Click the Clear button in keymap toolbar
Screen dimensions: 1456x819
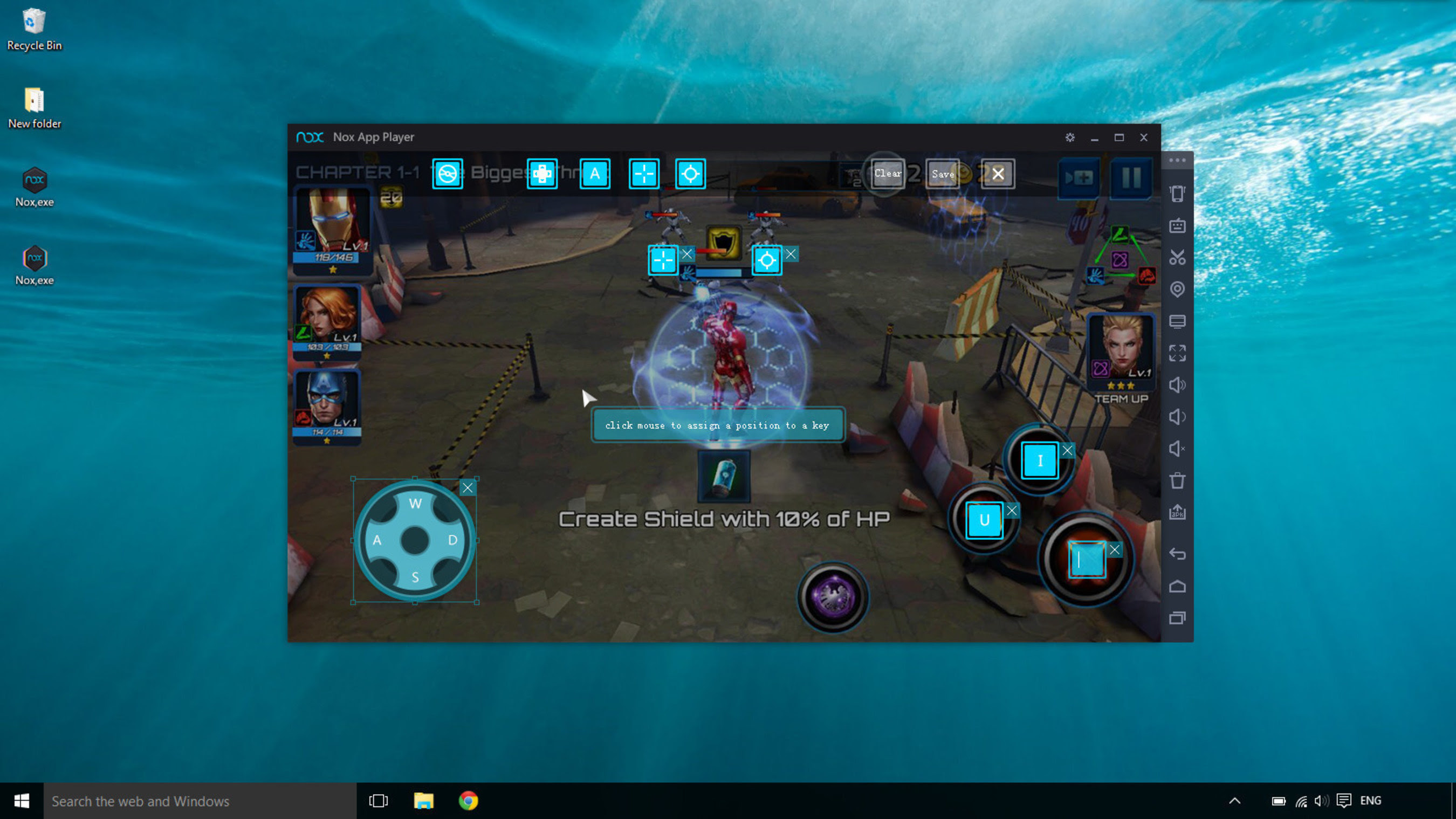[x=887, y=174]
